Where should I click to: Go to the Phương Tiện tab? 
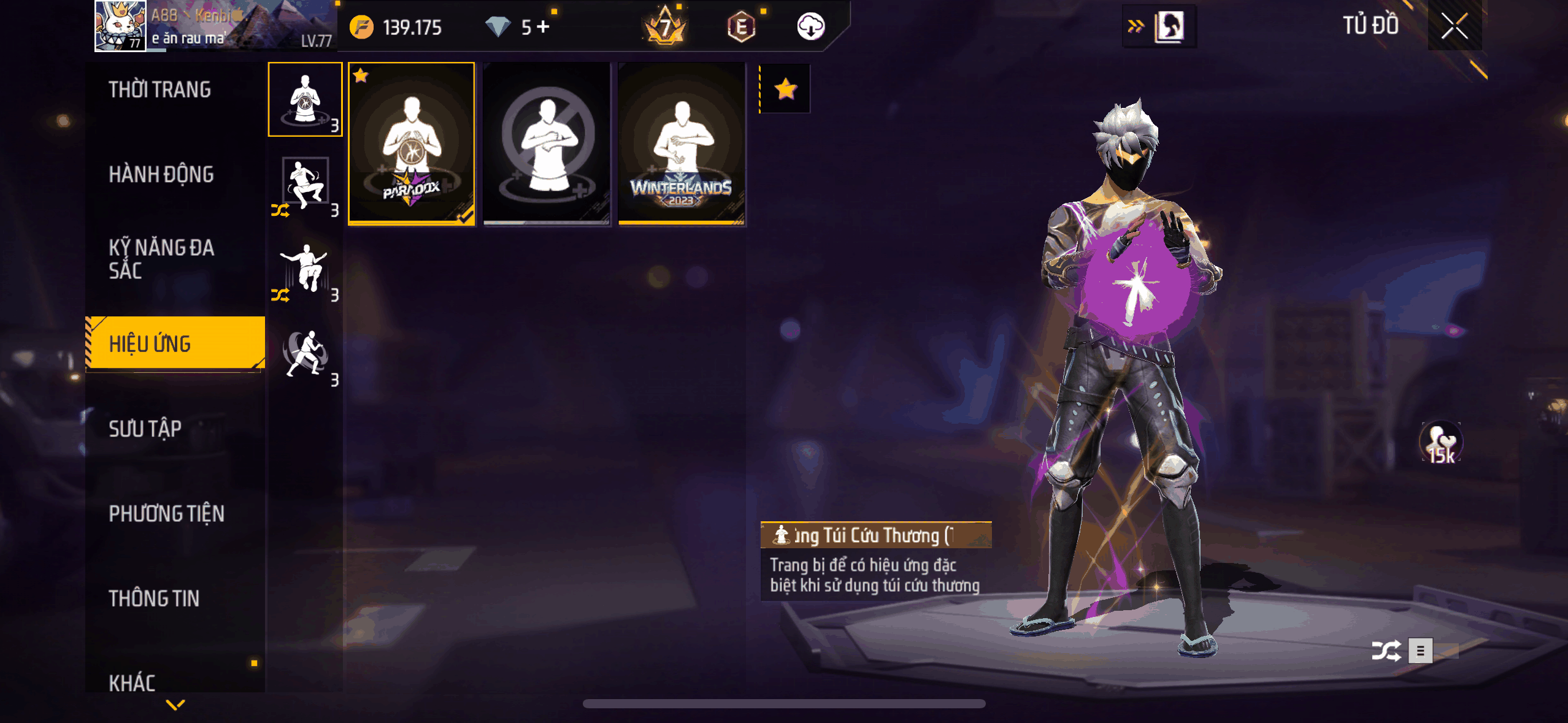[x=166, y=513]
